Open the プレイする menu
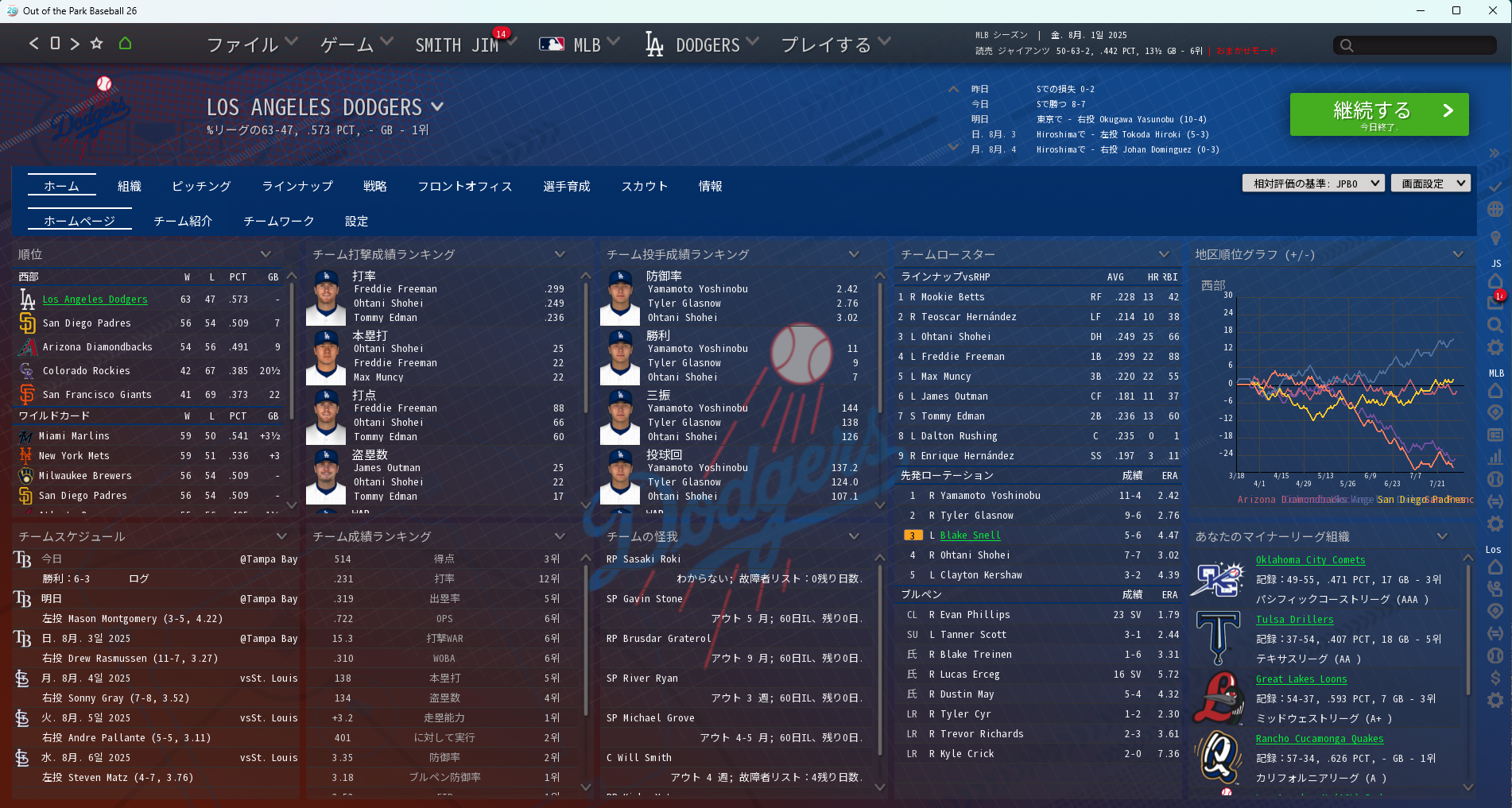Viewport: 1512px width, 808px height. pos(835,44)
